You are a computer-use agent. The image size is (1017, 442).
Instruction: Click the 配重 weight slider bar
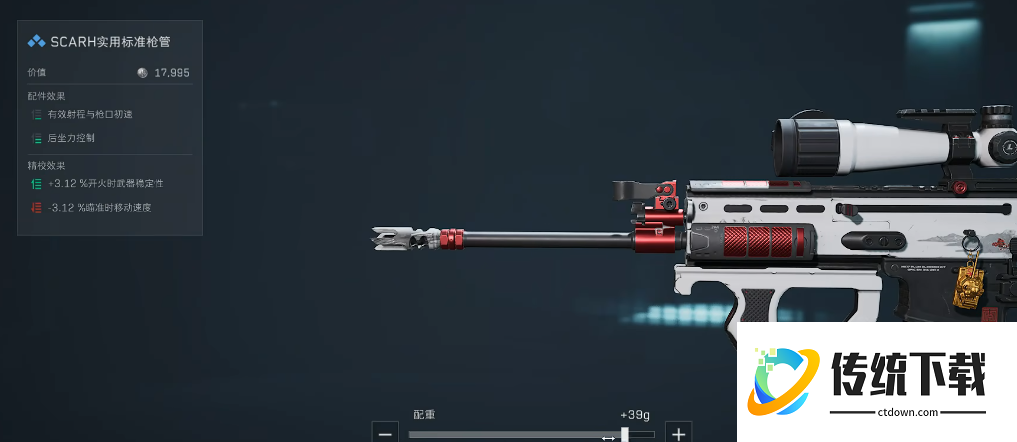click(530, 434)
